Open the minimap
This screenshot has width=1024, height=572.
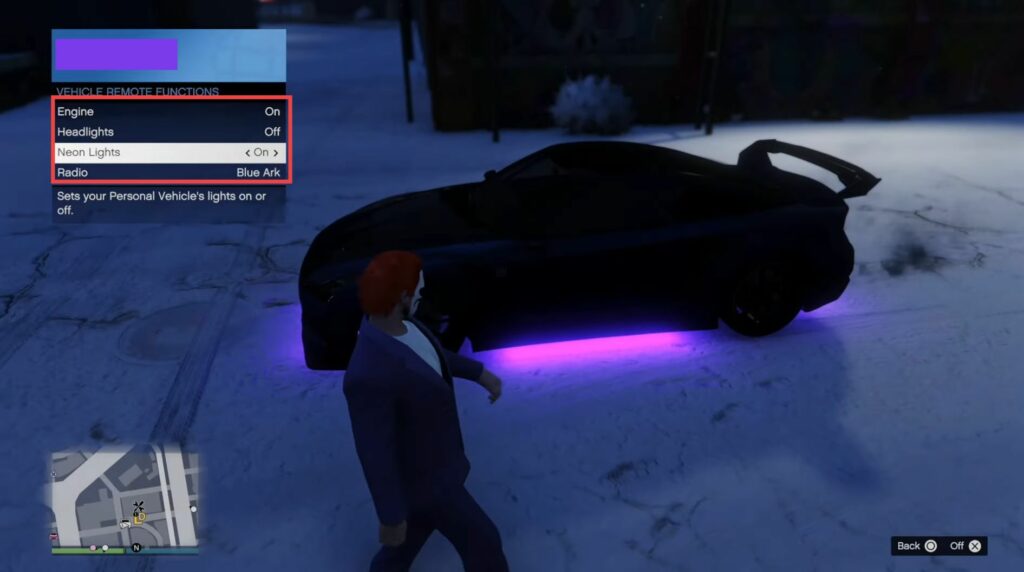pyautogui.click(x=125, y=498)
